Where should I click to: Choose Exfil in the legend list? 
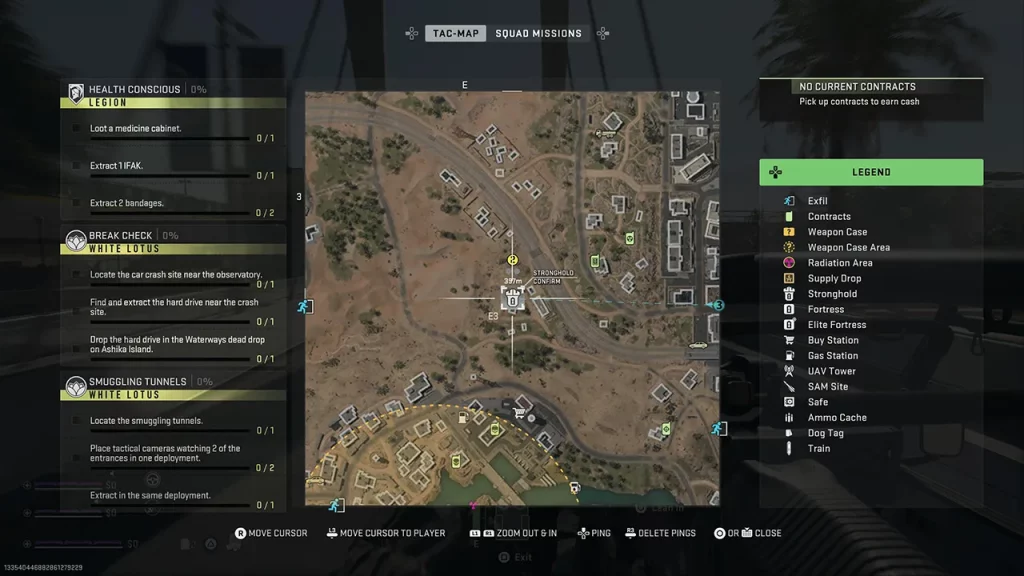coord(817,201)
